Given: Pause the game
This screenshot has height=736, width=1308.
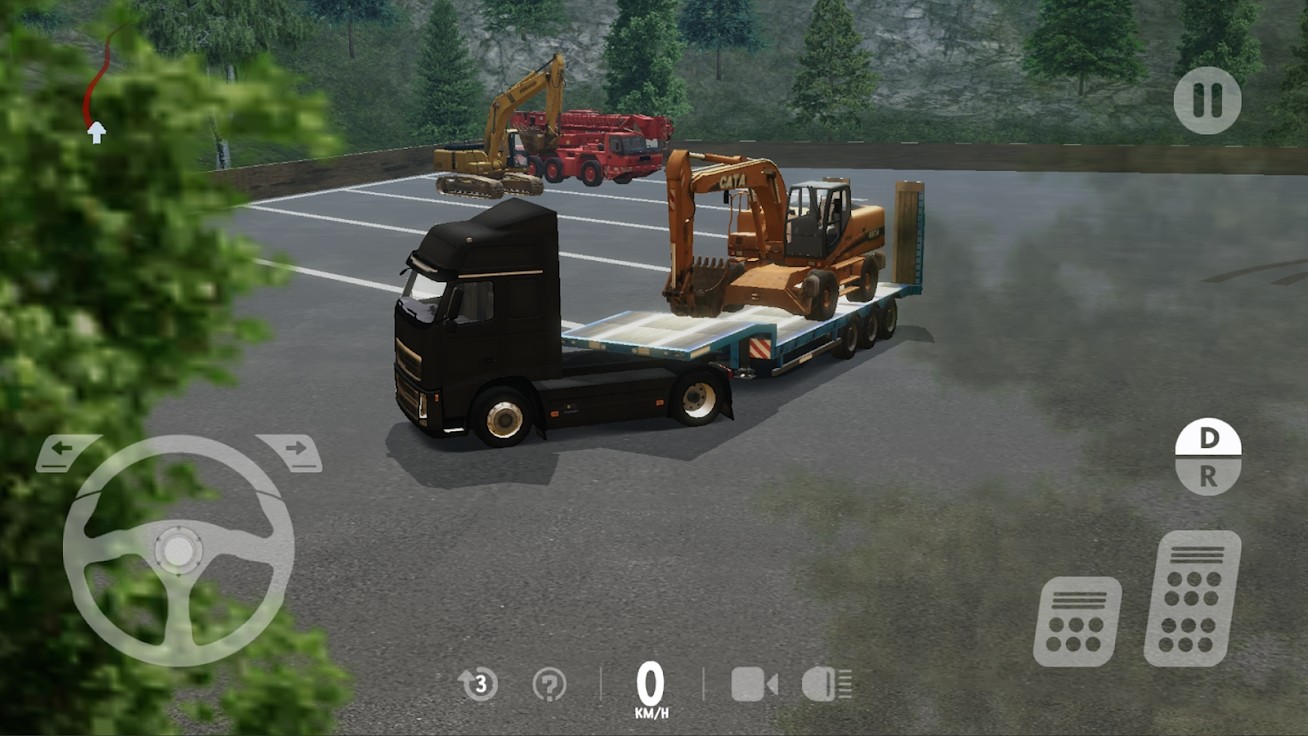Looking at the screenshot, I should click(1209, 100).
